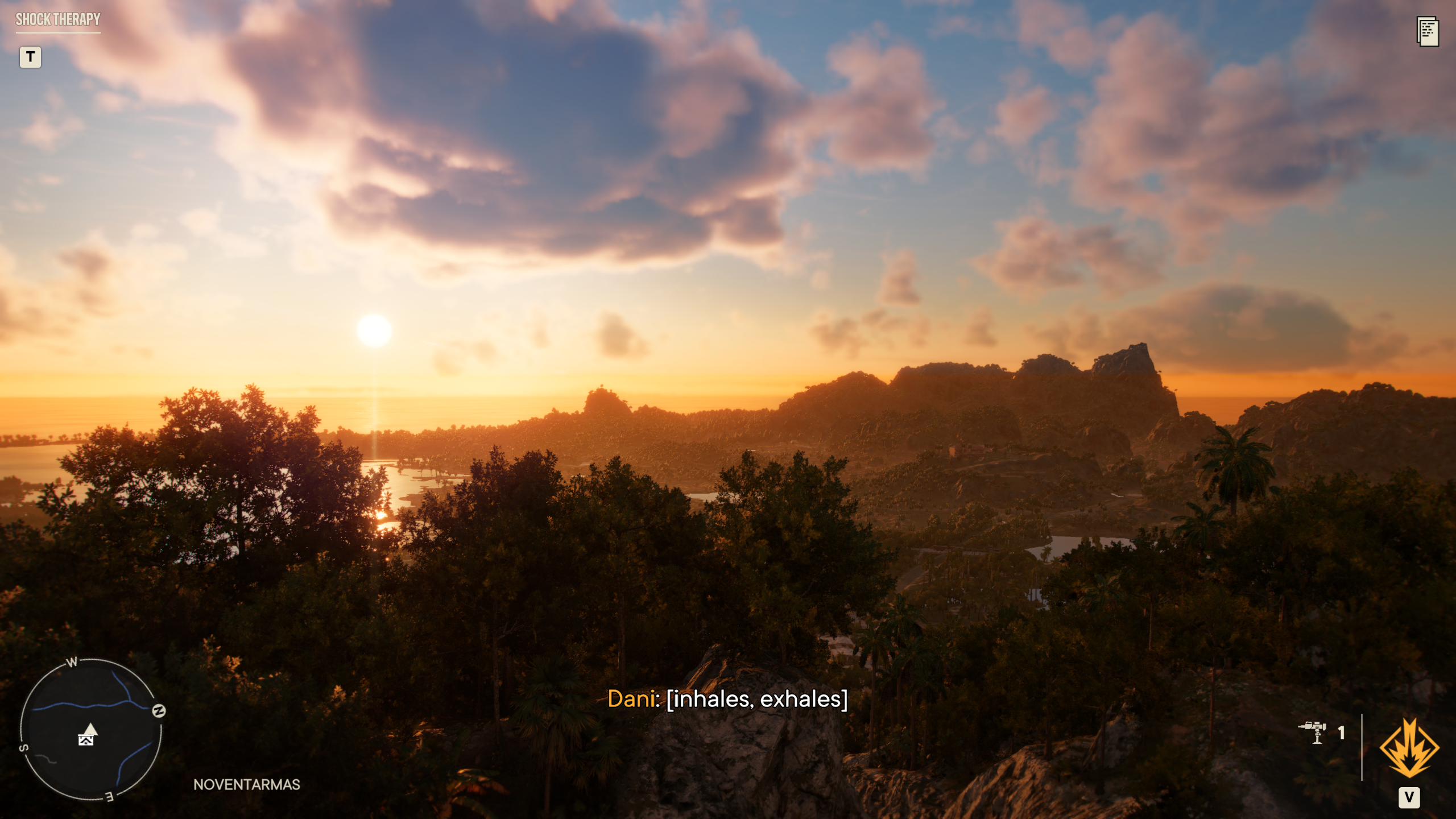Toggle the mission tracker for Shock Therapy
The height and width of the screenshot is (819, 1456).
[x=31, y=57]
